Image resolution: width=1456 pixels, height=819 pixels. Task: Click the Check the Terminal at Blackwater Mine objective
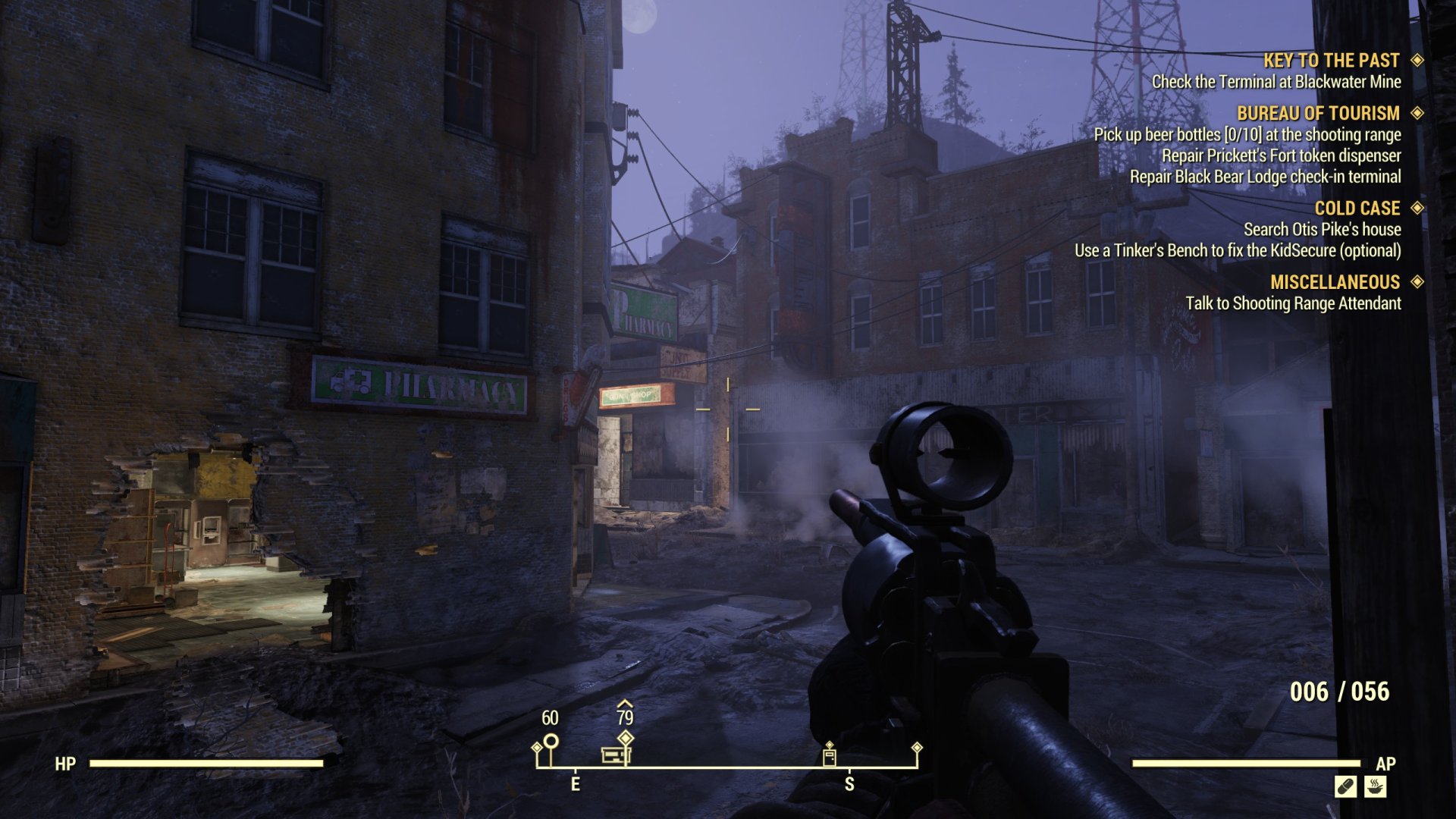[x=1276, y=82]
